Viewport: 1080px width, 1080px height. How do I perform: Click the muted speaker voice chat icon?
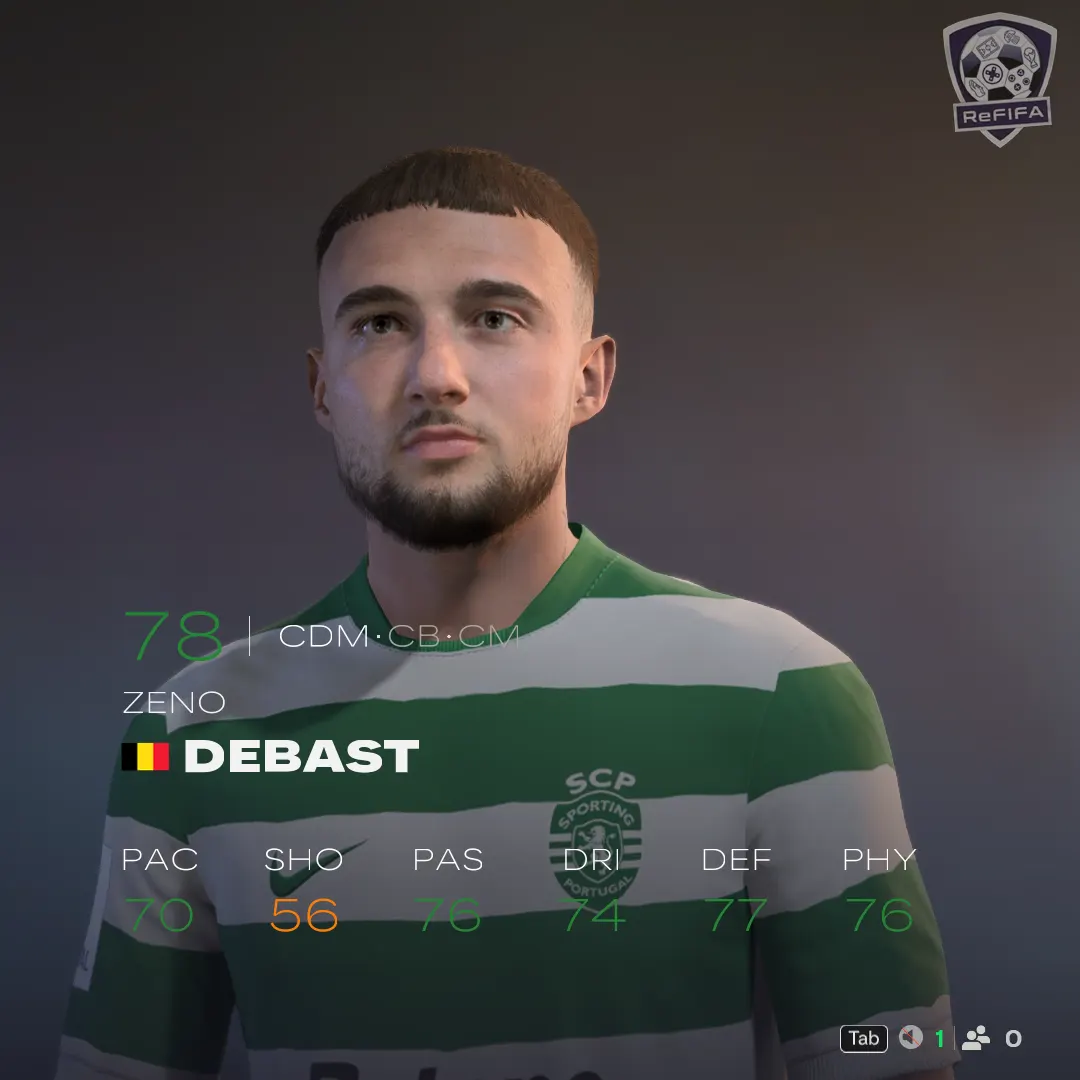[x=910, y=1038]
